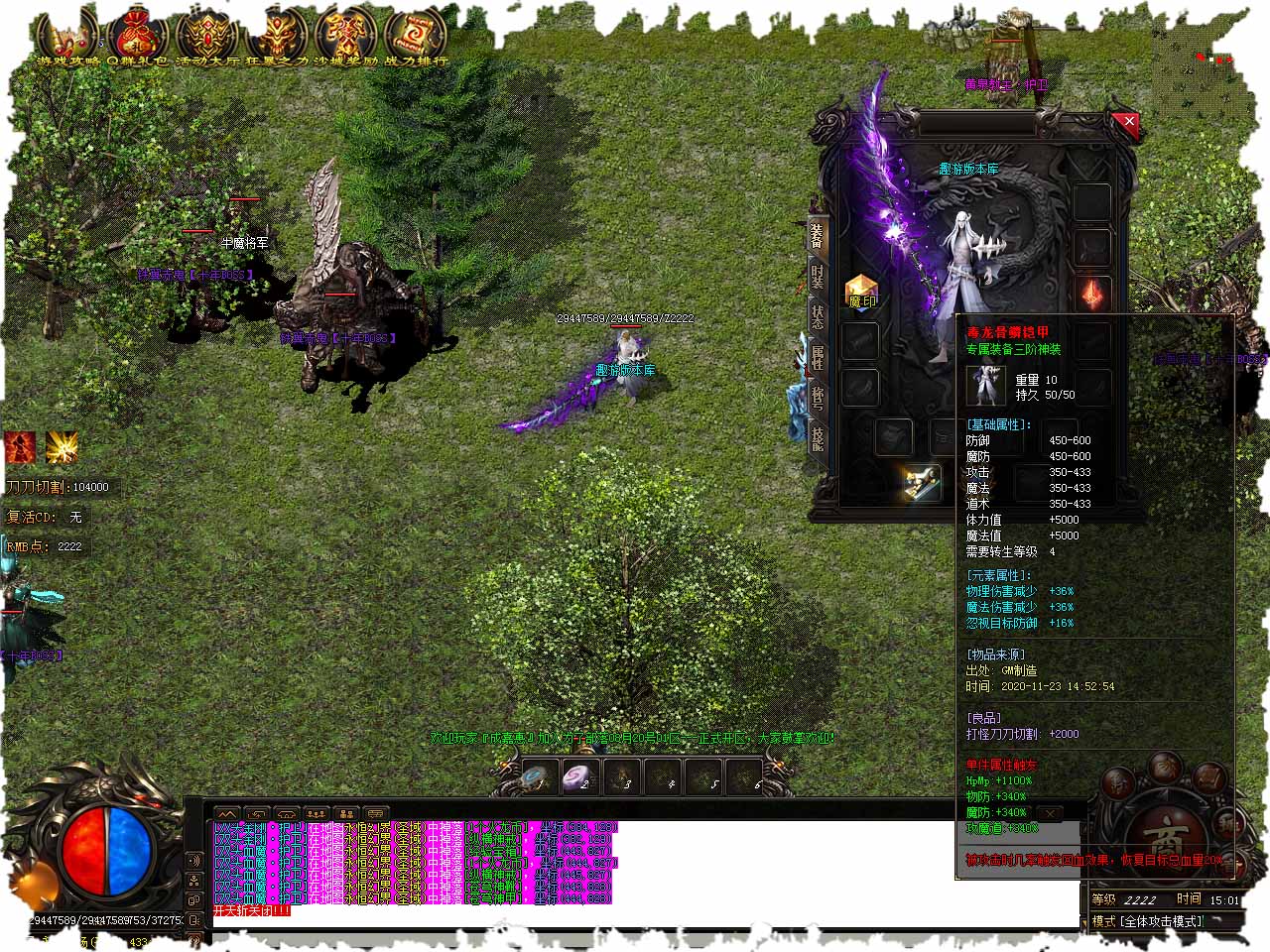Open the 游戏攻略 game guide icon

(x=66, y=36)
